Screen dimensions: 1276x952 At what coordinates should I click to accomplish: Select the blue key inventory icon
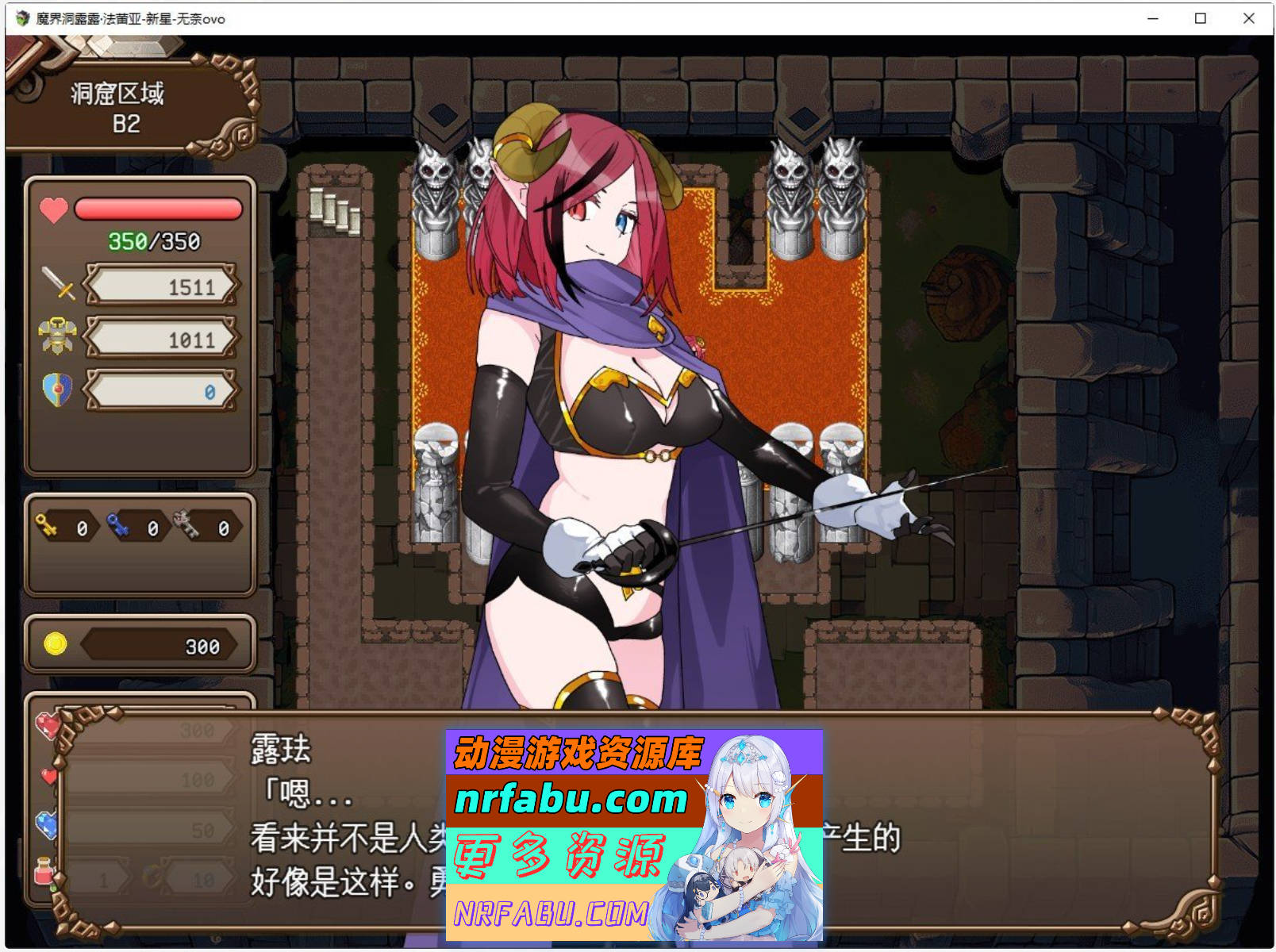pos(120,526)
